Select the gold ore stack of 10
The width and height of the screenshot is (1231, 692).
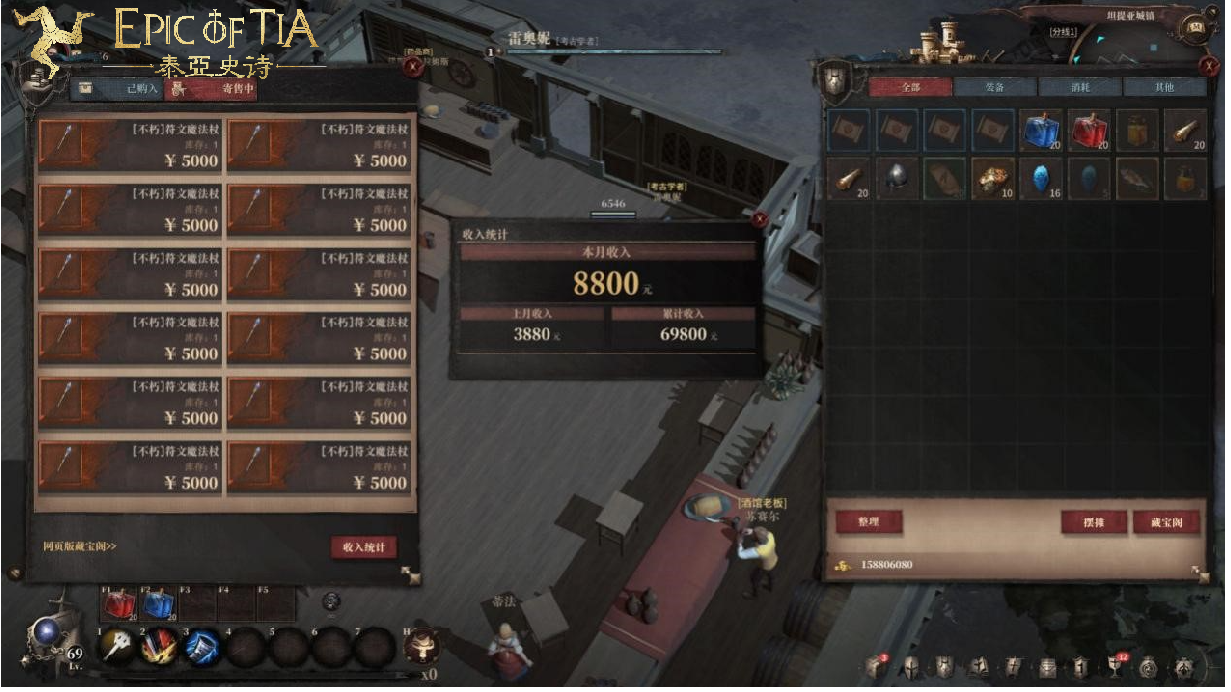pos(993,178)
